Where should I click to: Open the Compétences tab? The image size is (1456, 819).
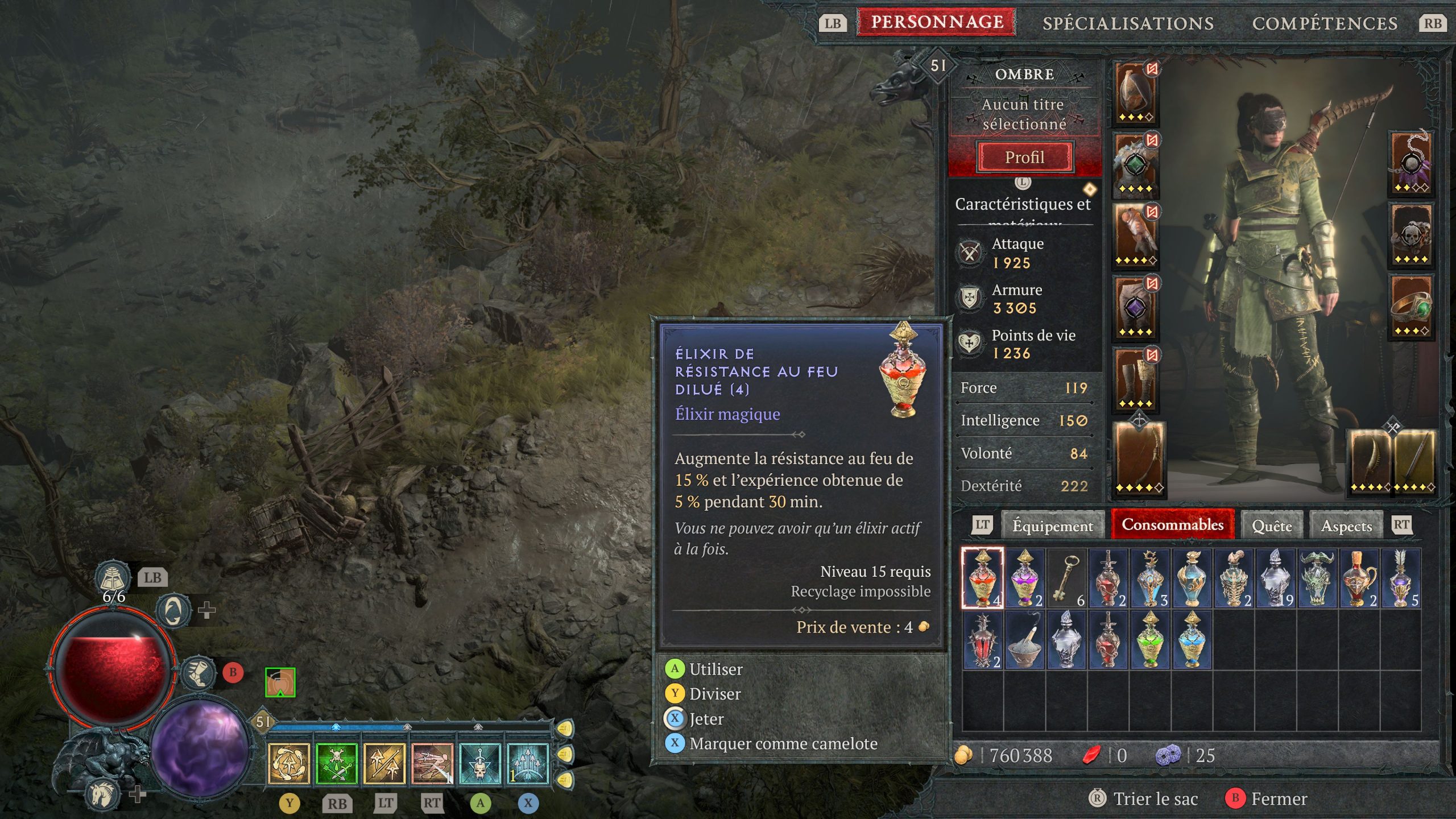tap(1325, 23)
